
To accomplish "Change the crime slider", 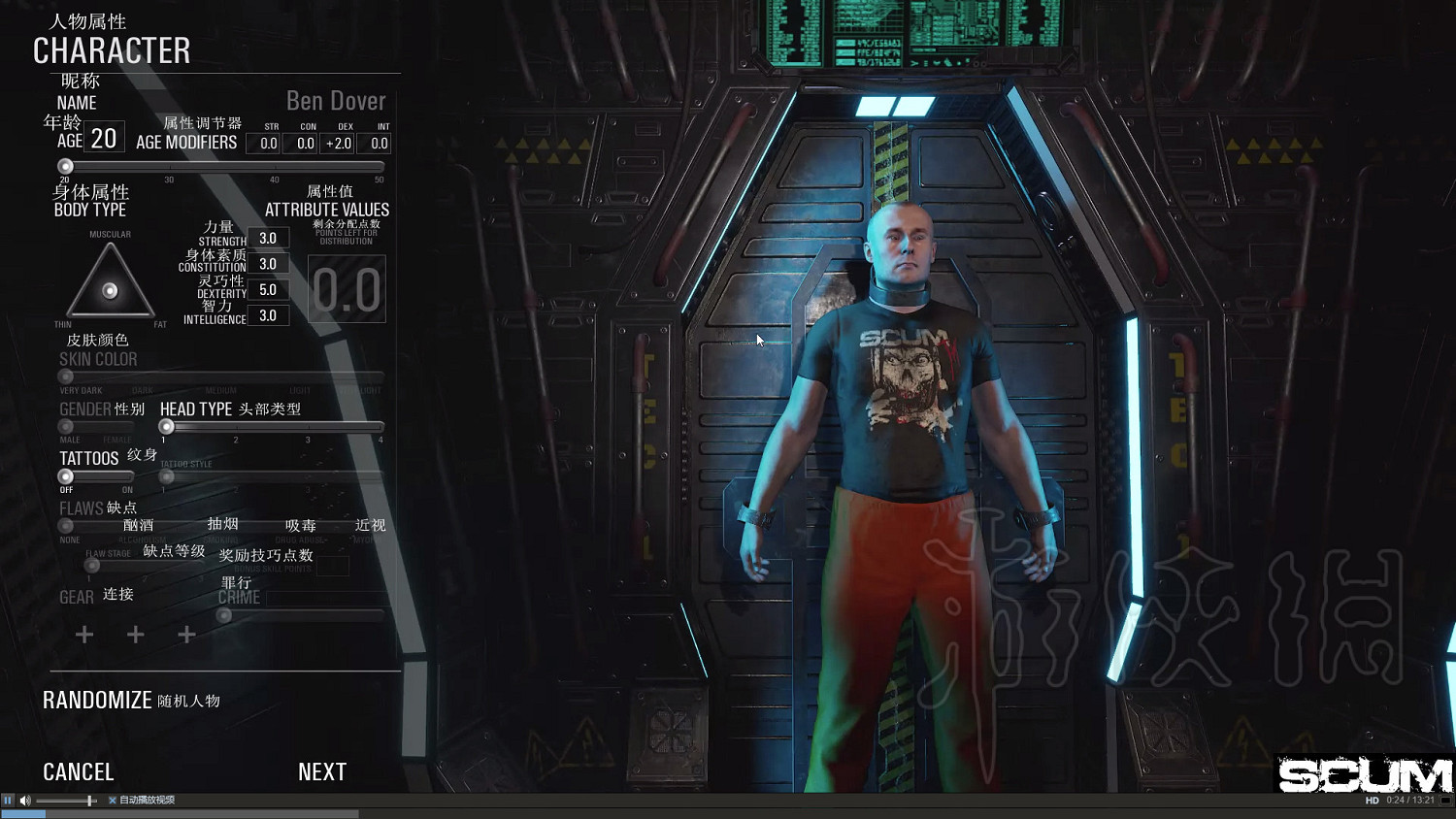I will click(224, 615).
